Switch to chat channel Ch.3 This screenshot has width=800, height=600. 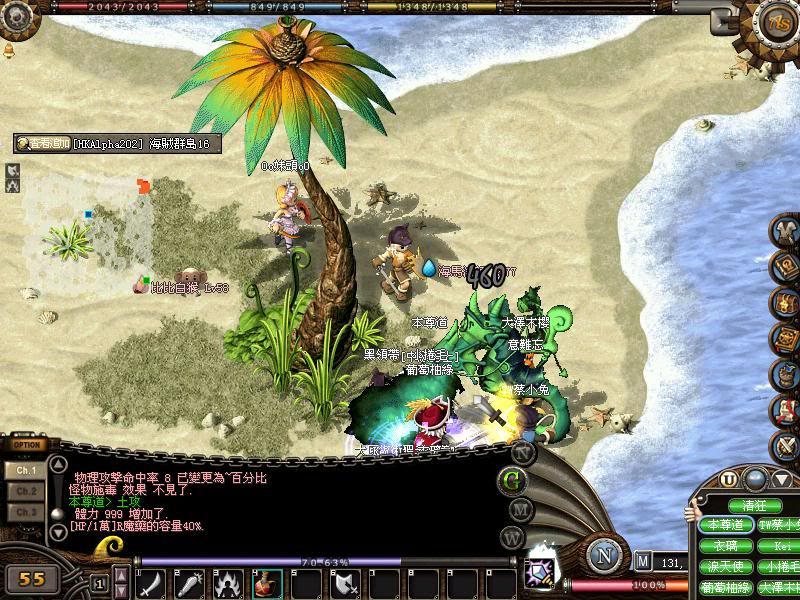[x=25, y=512]
